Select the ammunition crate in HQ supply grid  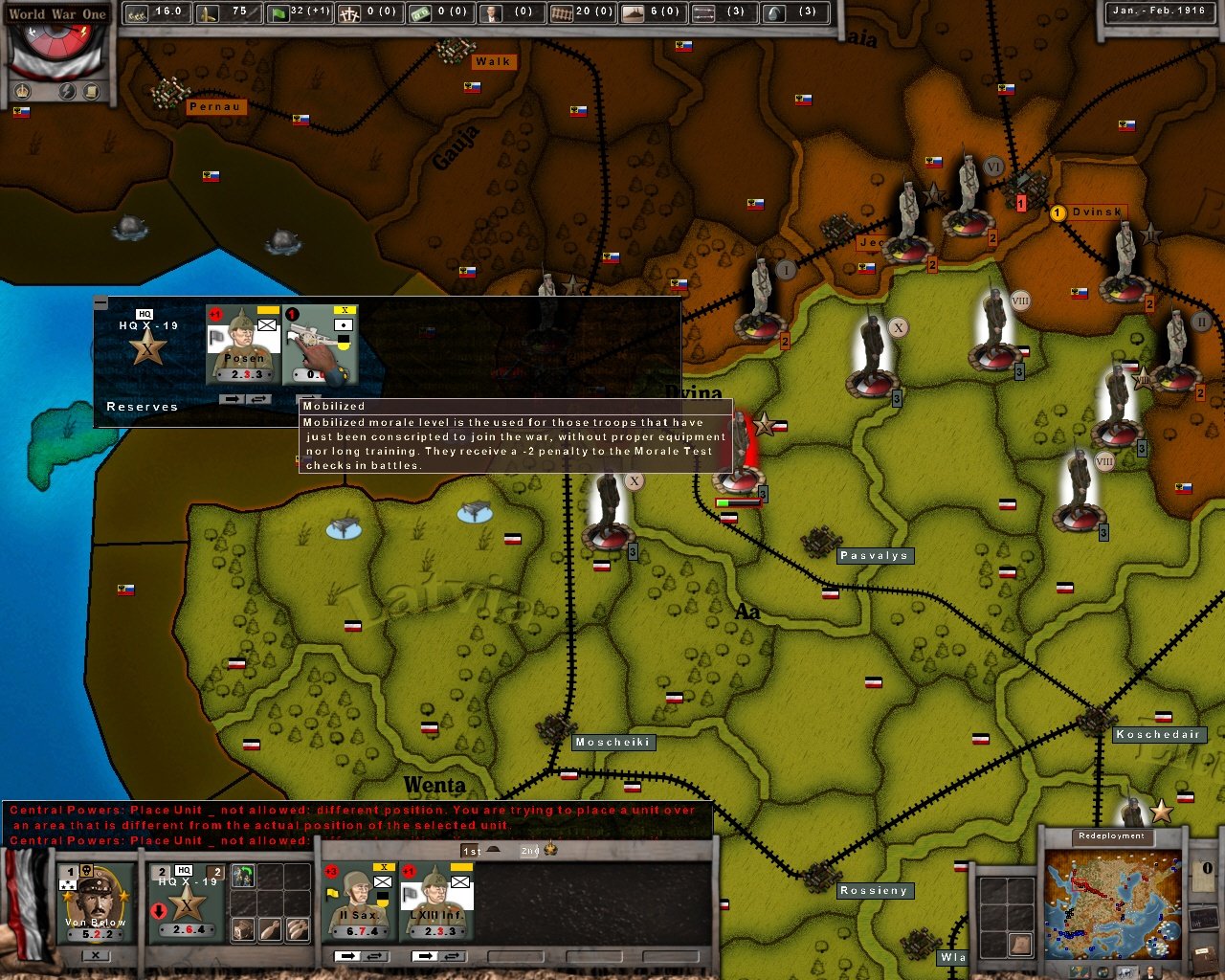coord(243,930)
